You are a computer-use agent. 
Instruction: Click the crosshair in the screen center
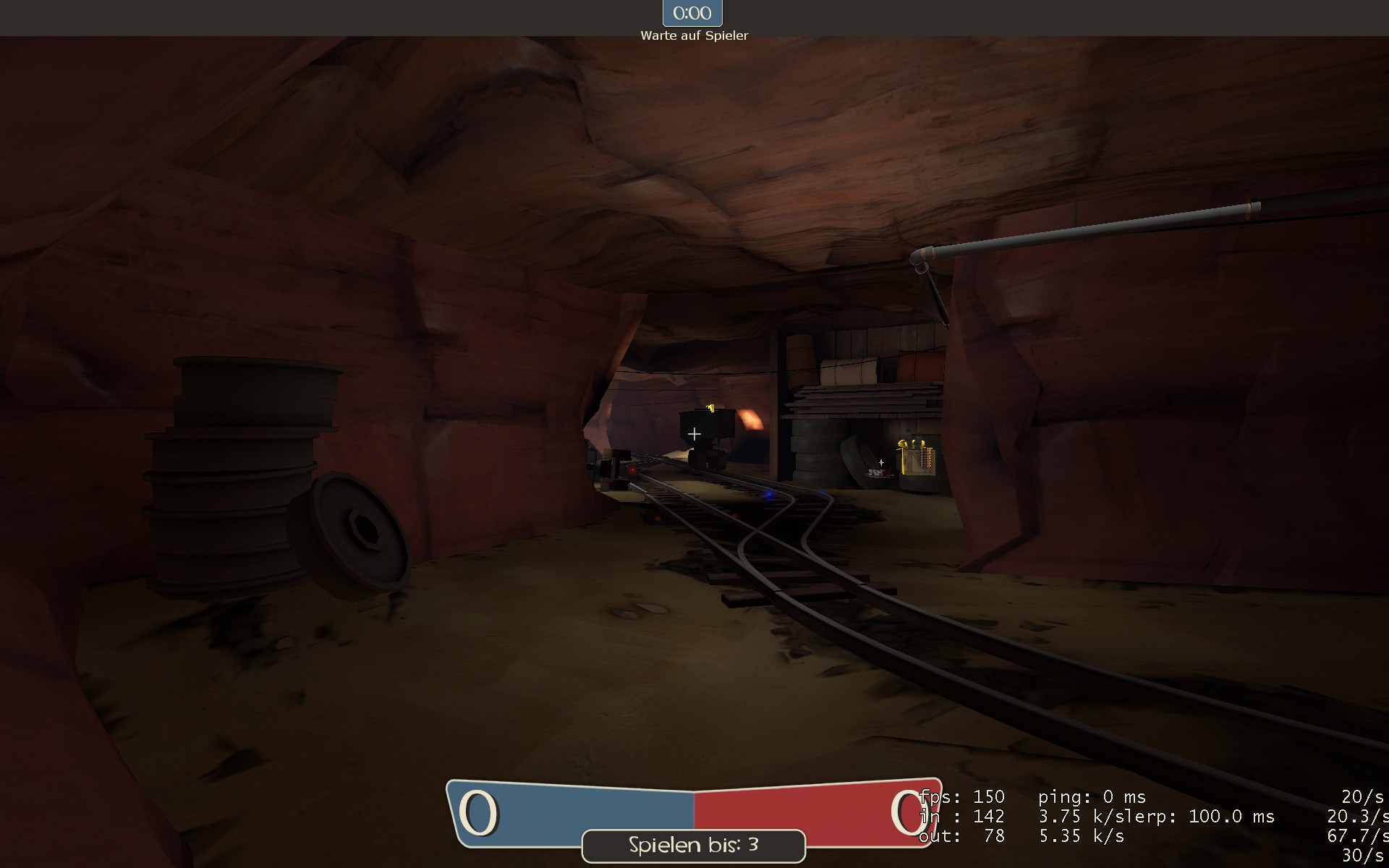(x=694, y=434)
